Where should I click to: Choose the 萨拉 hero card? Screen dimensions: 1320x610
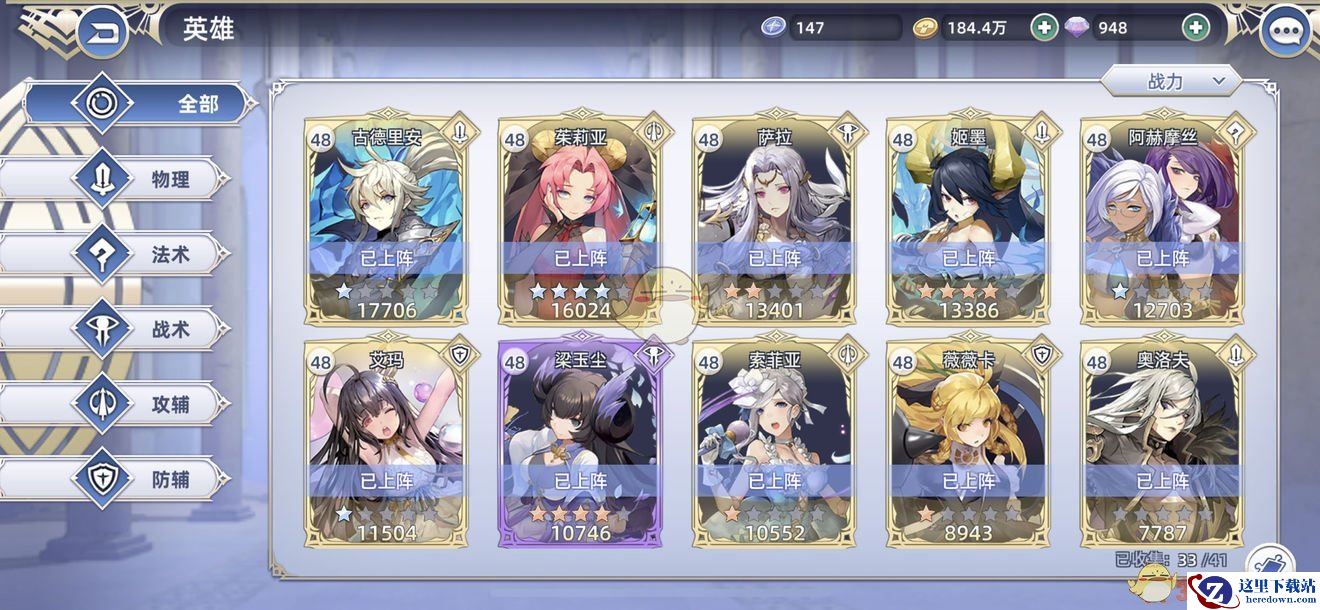tap(774, 220)
